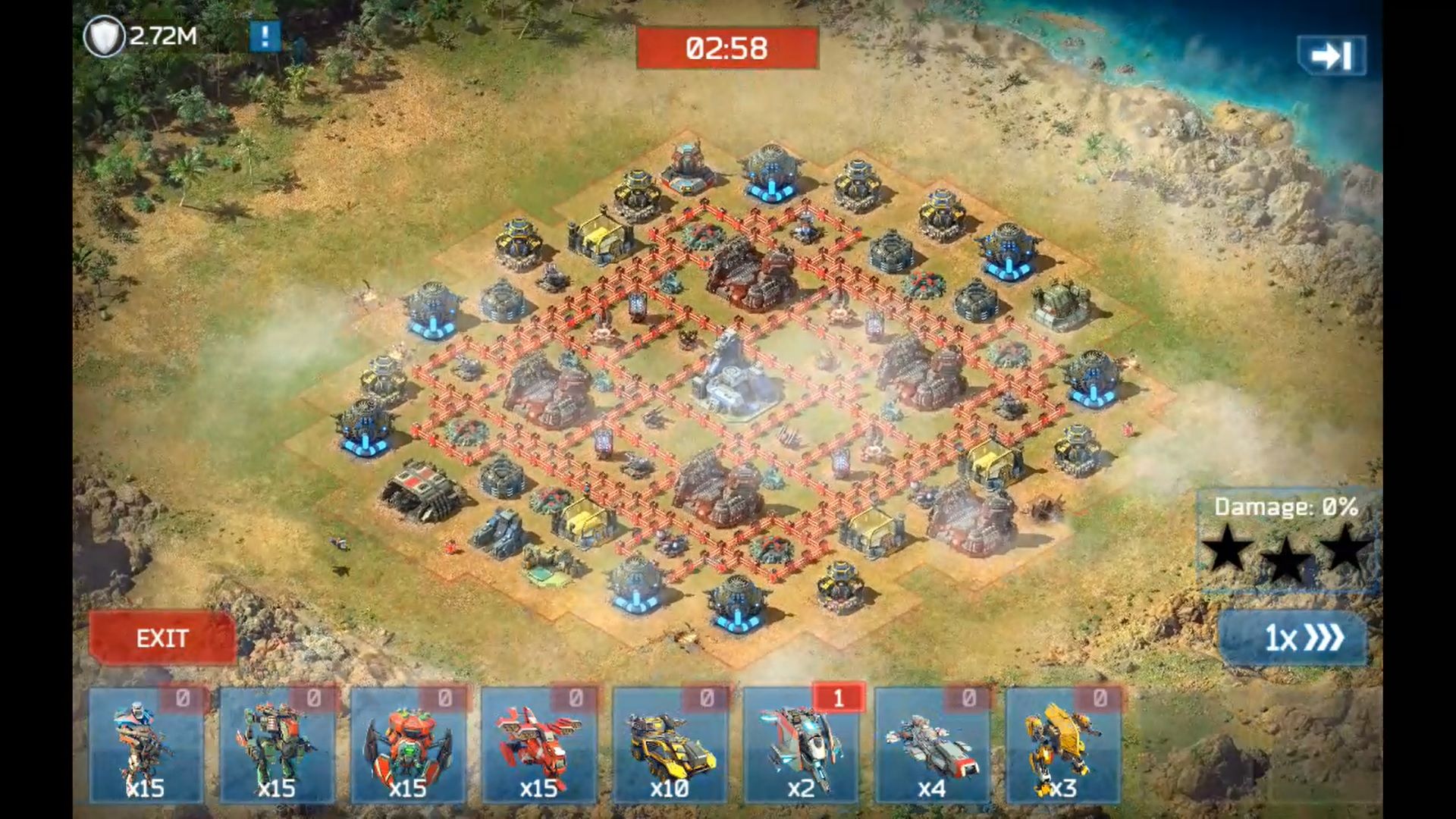
Task: Skip to the end with the arrow button
Action: (1332, 55)
